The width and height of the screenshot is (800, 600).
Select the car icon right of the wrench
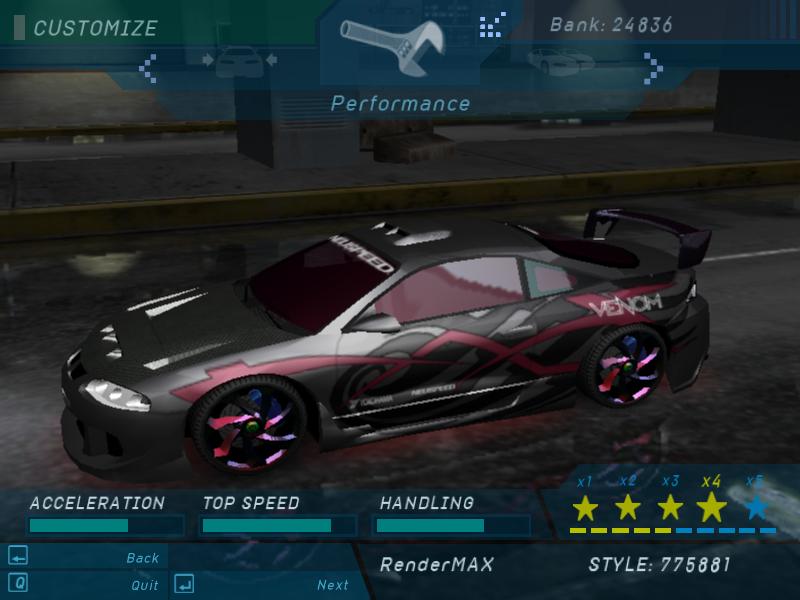coord(555,62)
